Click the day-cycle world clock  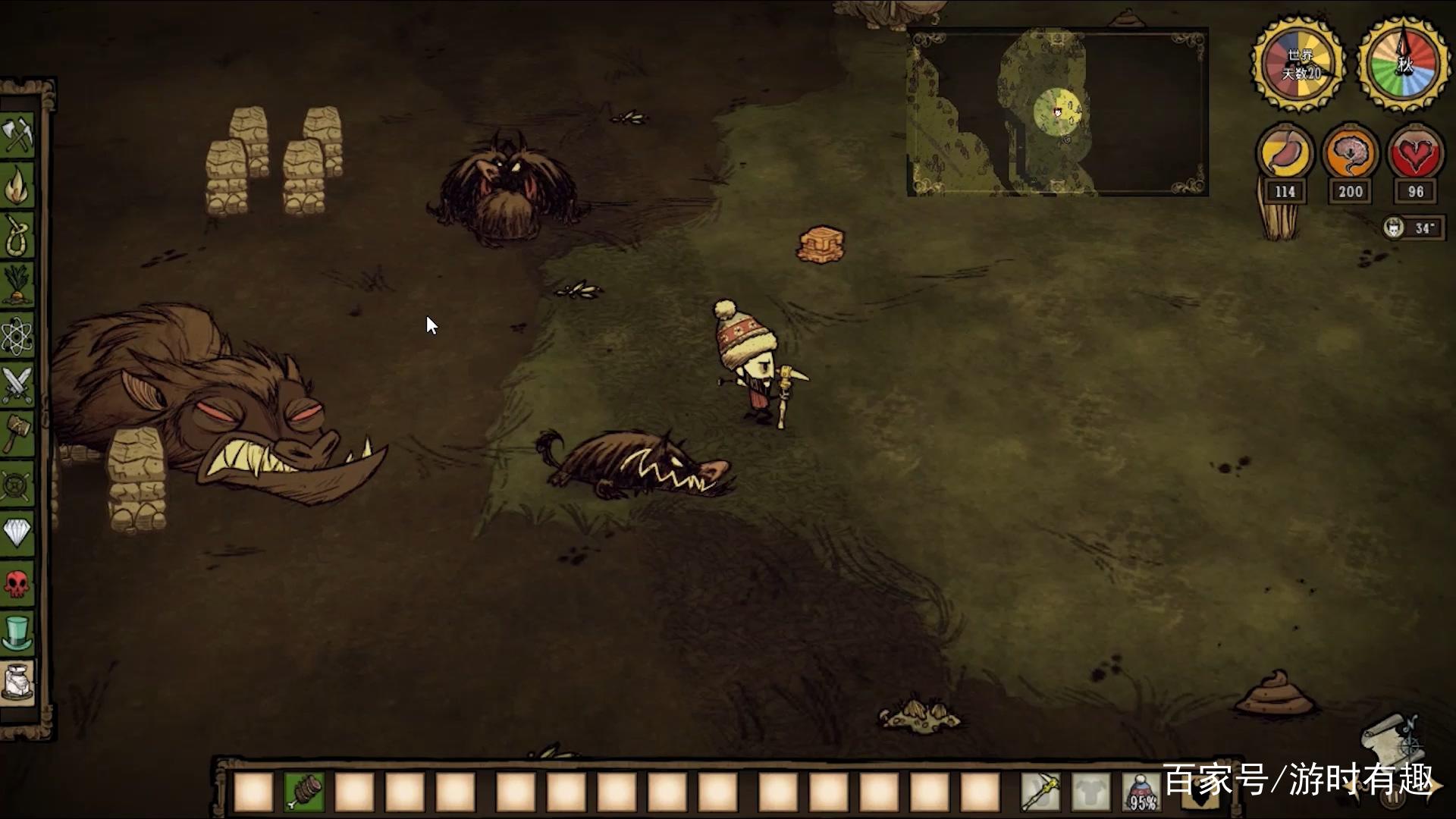pos(1299,64)
